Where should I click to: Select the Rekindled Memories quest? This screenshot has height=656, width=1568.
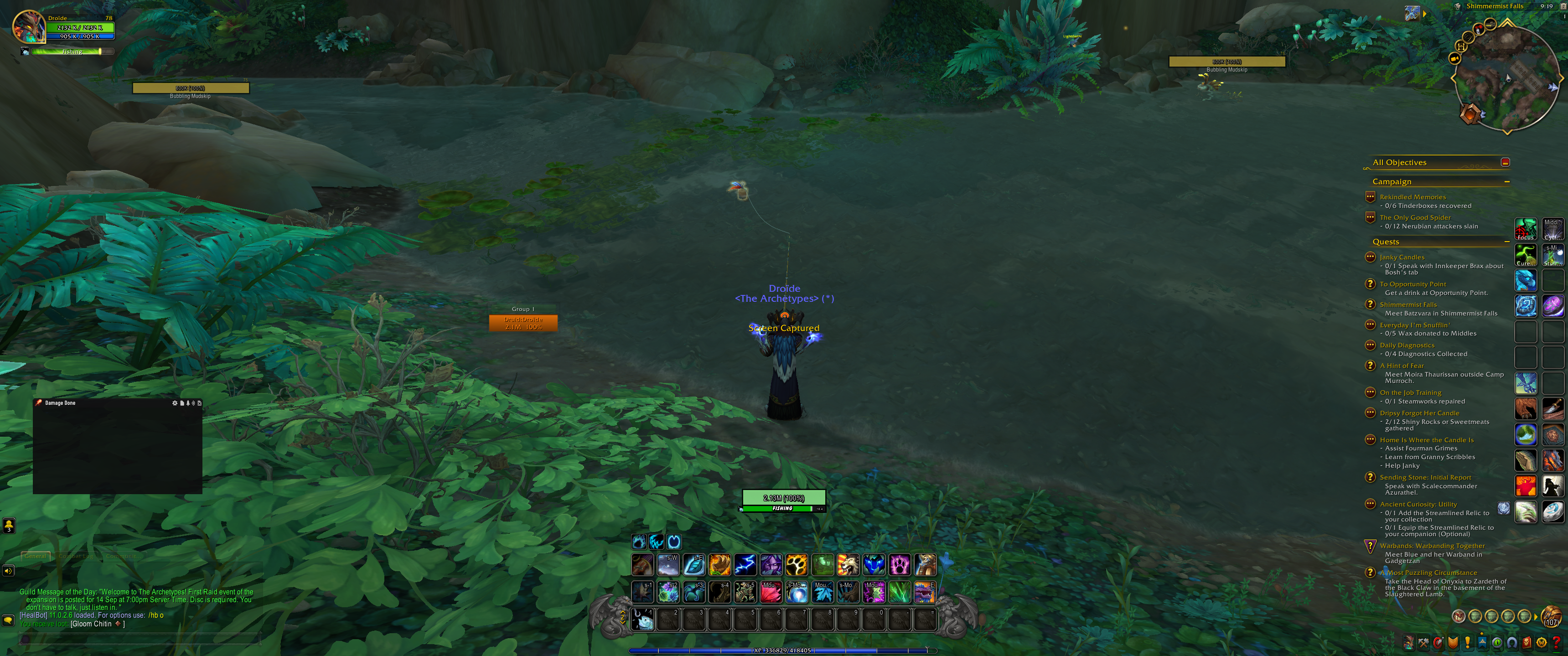[1412, 197]
